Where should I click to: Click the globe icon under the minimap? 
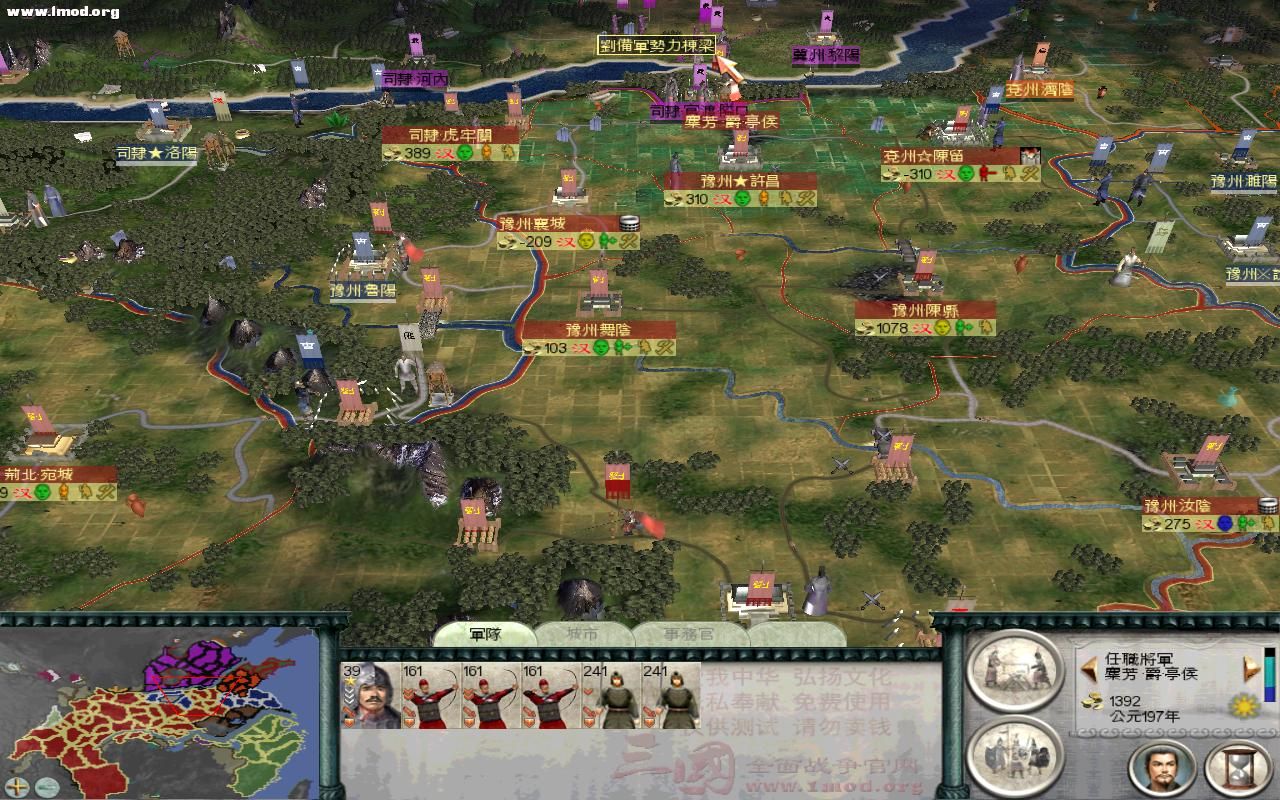point(46,785)
